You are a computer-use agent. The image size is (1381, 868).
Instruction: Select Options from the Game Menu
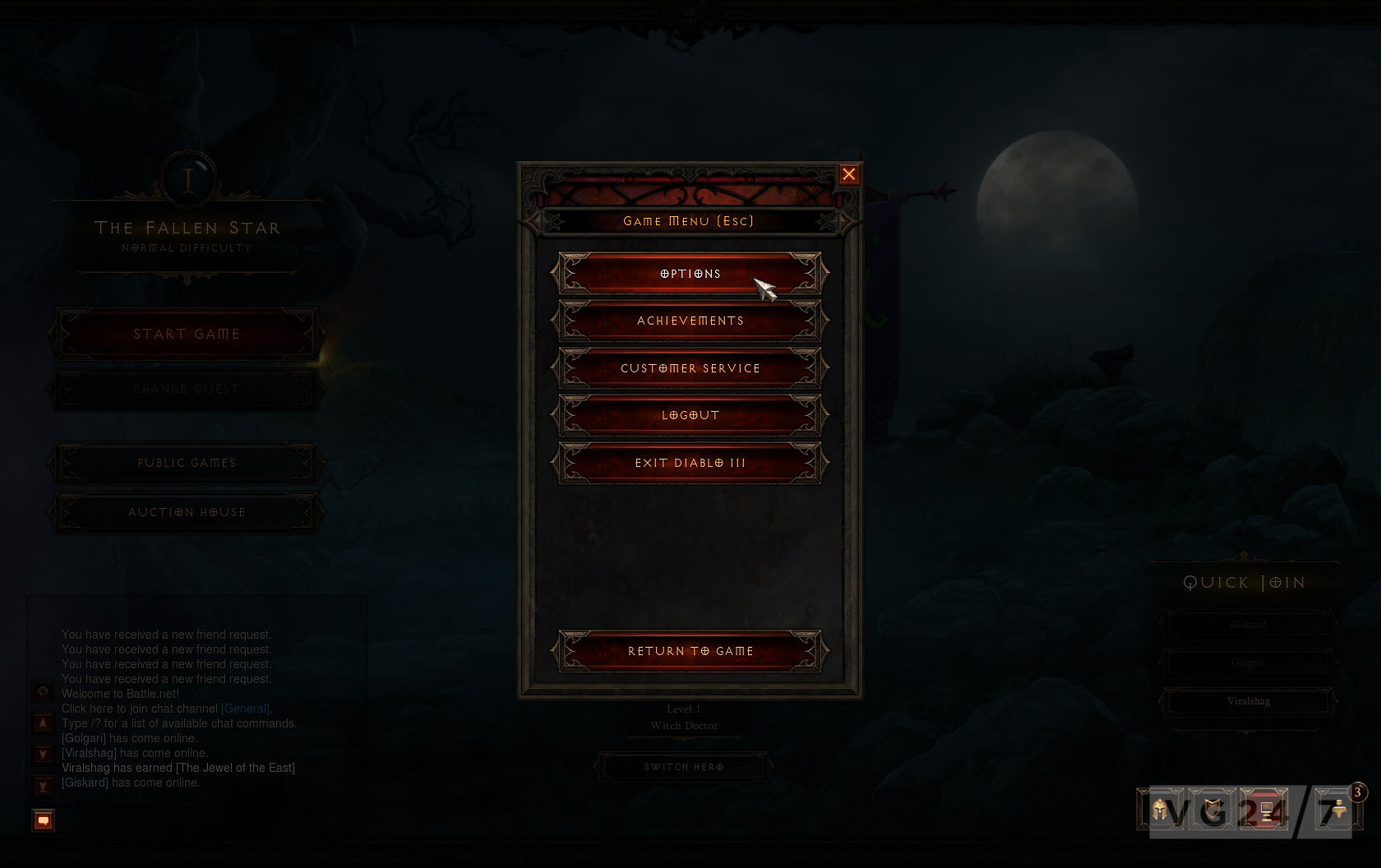689,274
